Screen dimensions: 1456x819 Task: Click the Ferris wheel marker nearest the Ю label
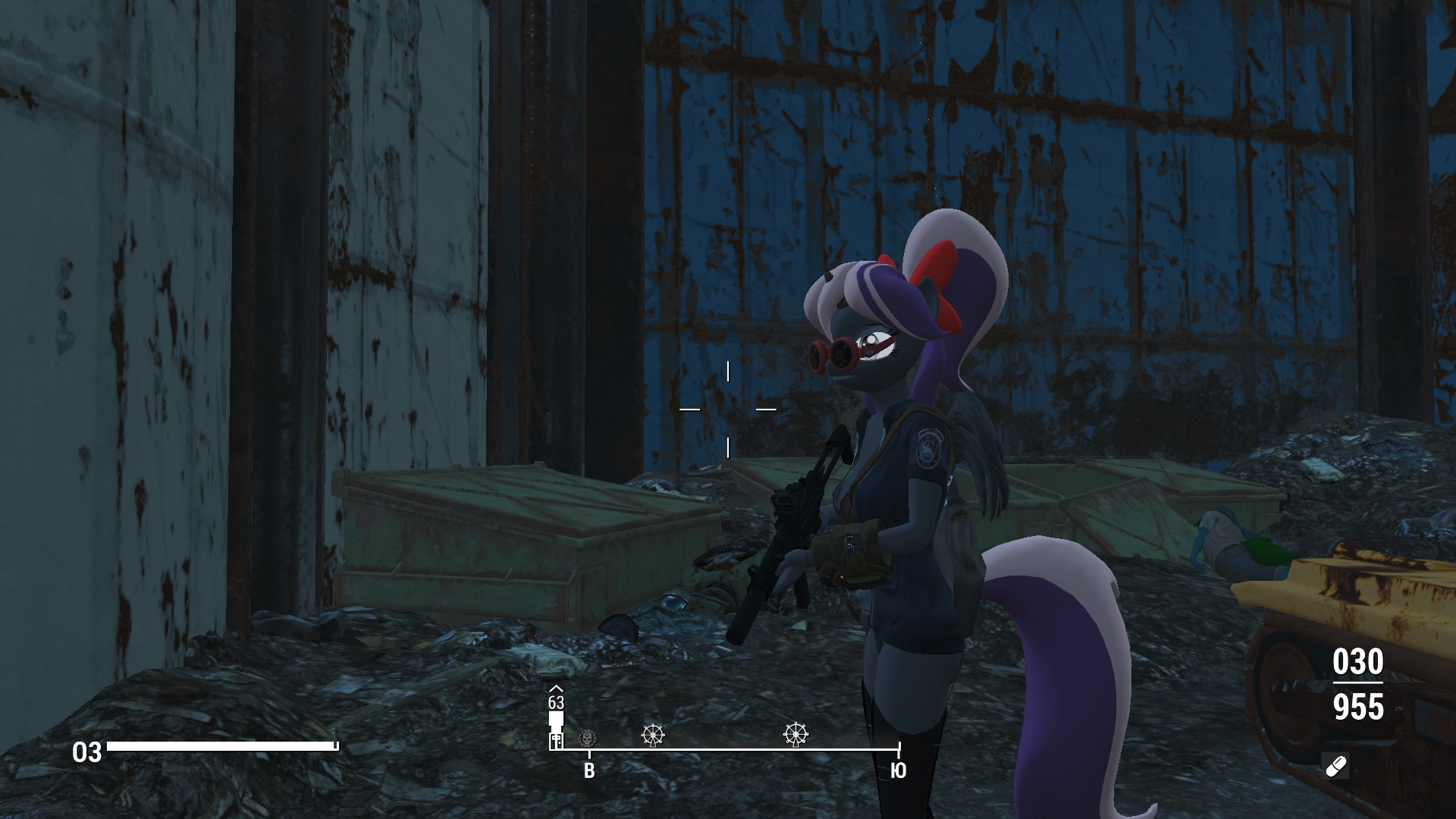coord(795,734)
